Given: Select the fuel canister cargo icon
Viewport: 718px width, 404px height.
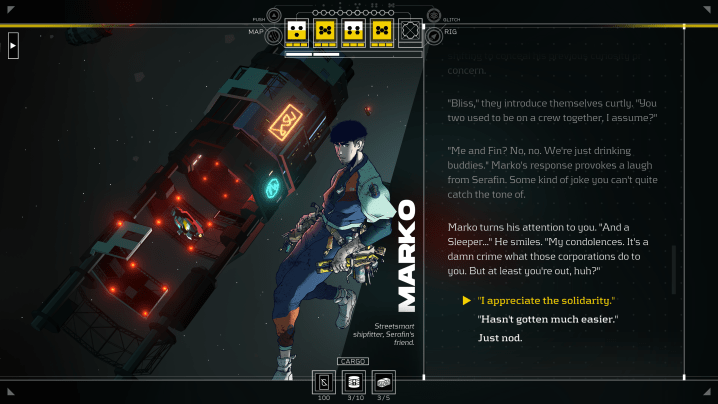Looking at the screenshot, I should pos(352,381).
